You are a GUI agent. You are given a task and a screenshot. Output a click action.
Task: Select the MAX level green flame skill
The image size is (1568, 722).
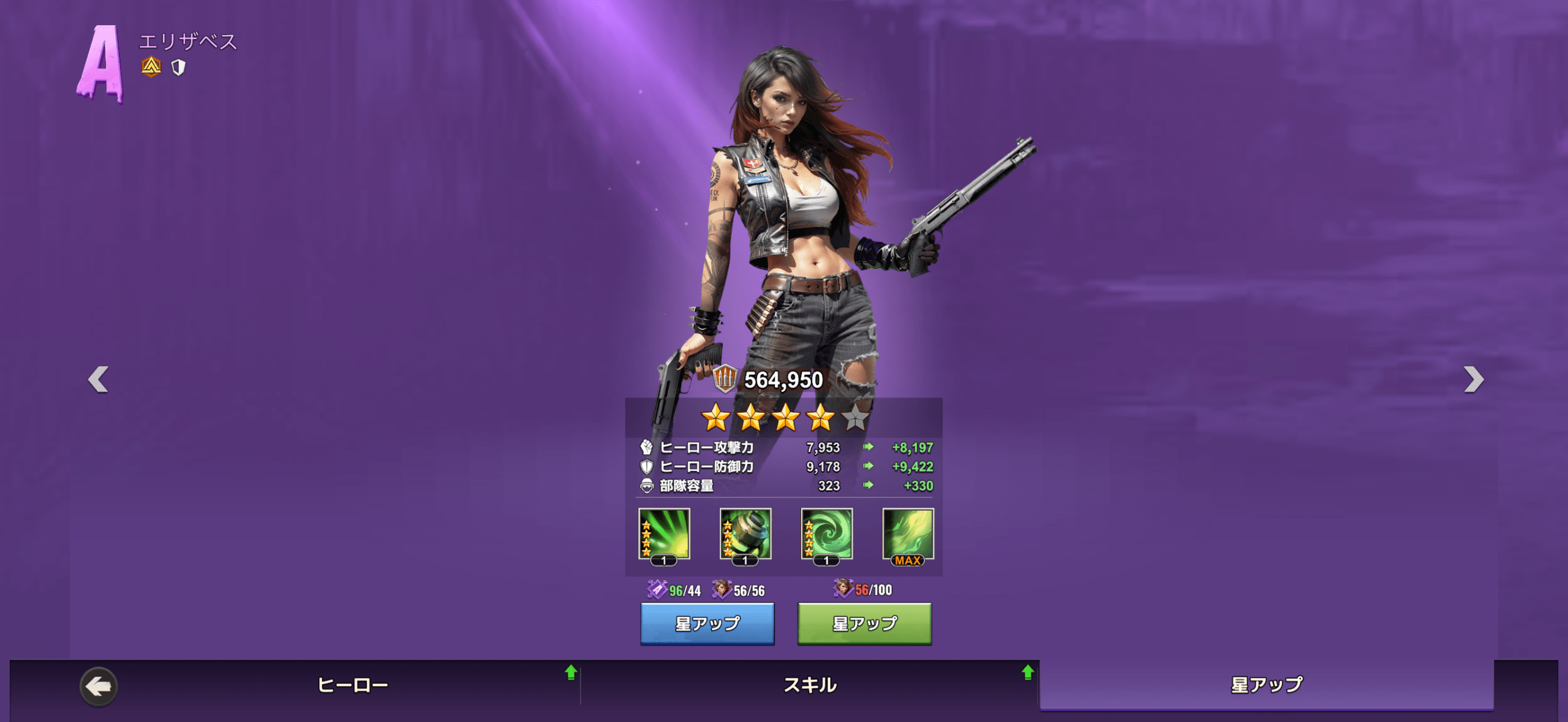click(x=908, y=534)
